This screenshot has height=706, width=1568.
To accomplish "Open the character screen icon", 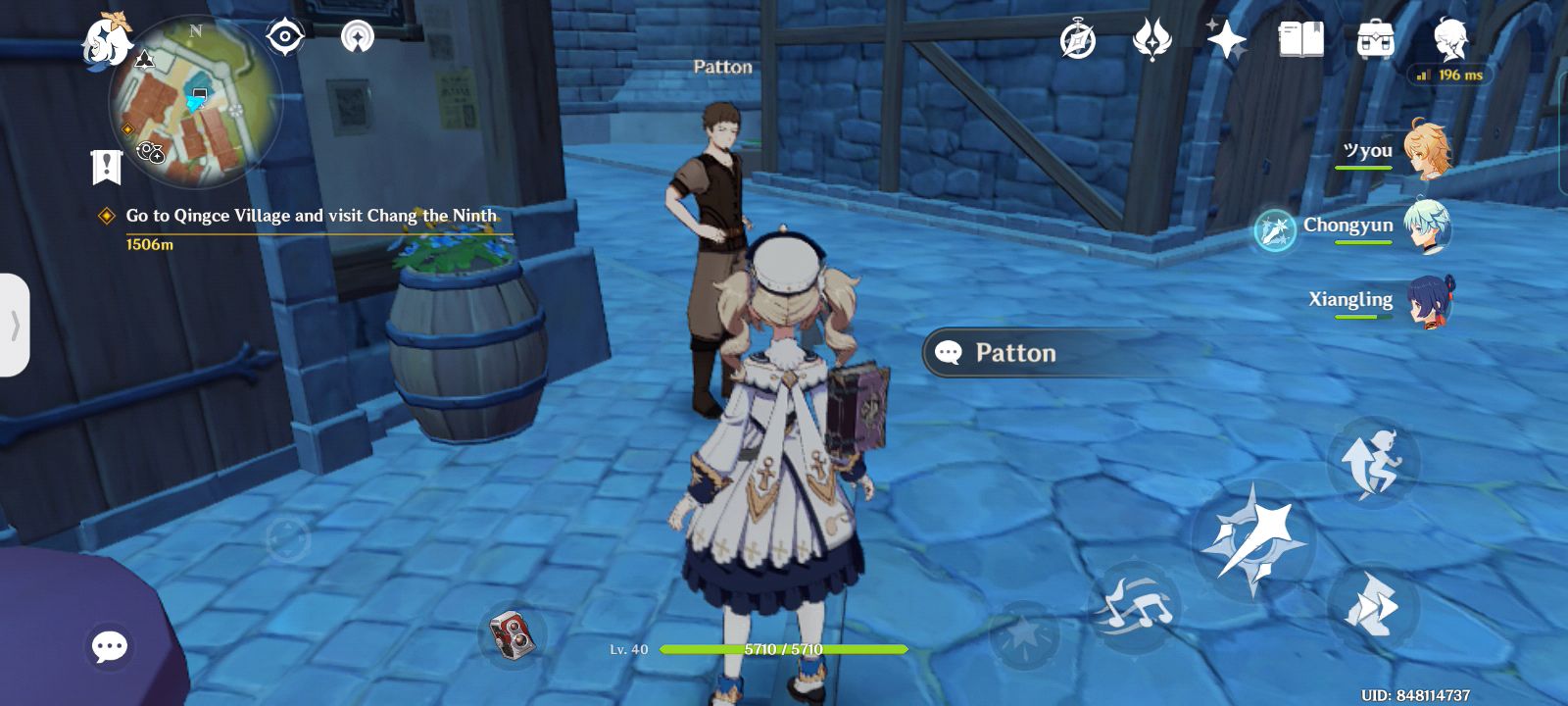I will tap(1450, 39).
